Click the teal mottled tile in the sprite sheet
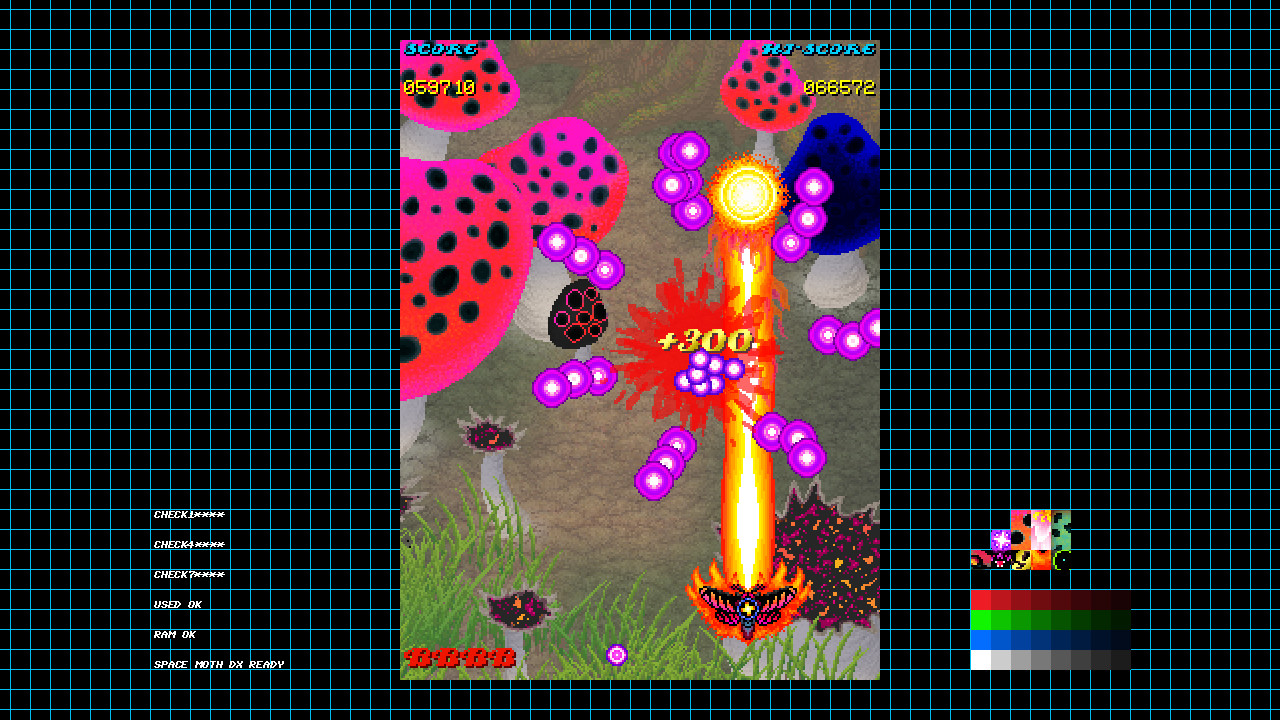The image size is (1280, 720). pos(1062,529)
